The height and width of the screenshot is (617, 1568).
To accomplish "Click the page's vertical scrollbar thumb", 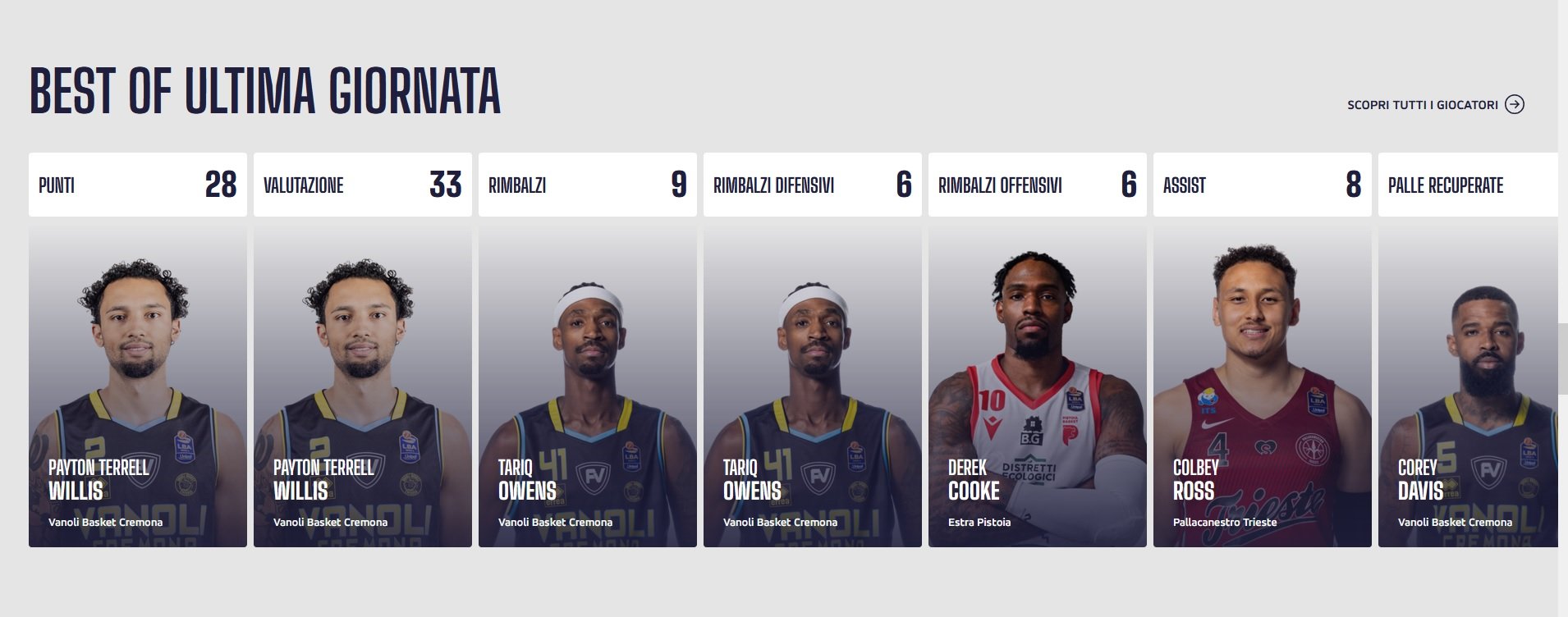I will click(x=1562, y=359).
